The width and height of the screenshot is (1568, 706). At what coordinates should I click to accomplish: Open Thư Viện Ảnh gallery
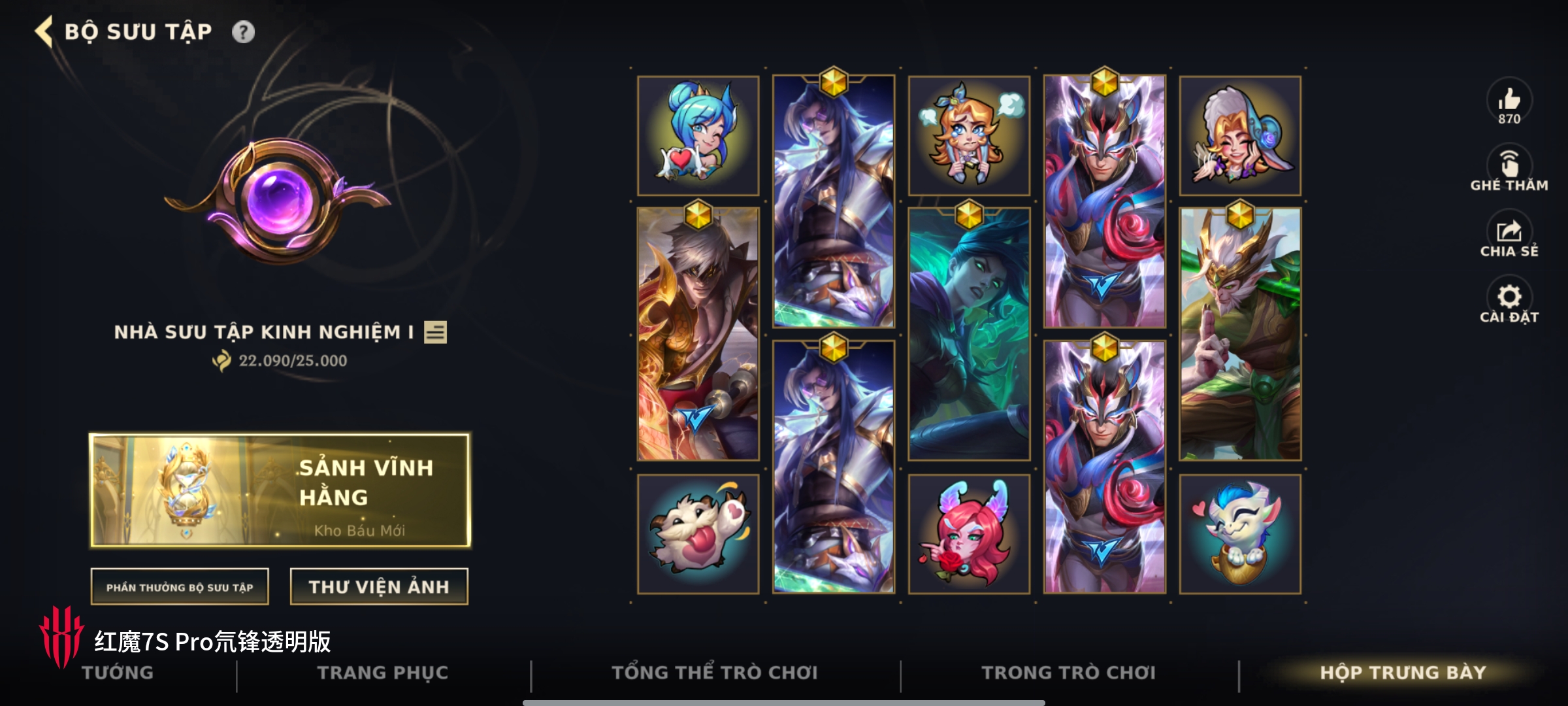[x=379, y=586]
